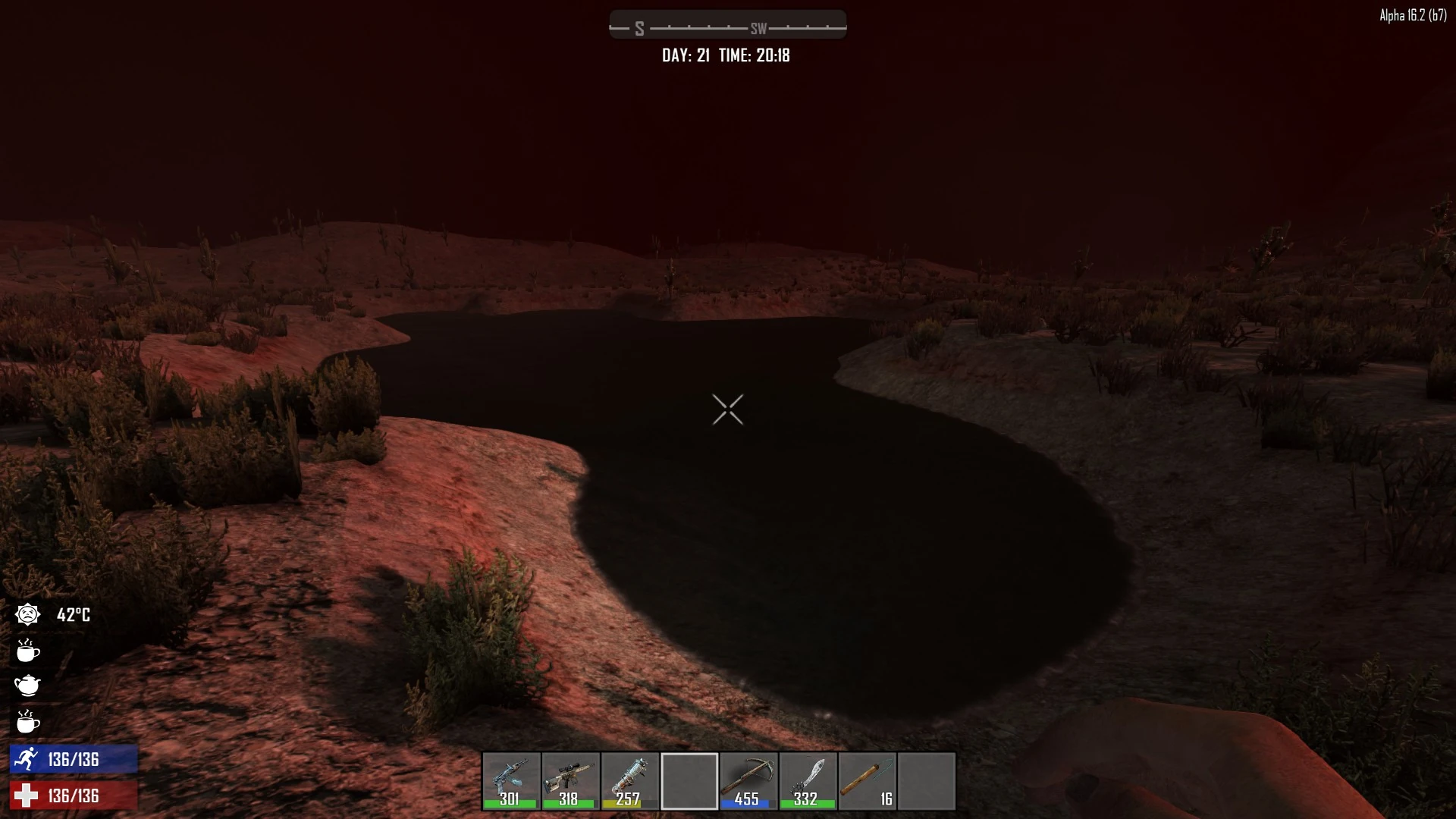Screen dimensions: 1456x819
Task: Equip the scoped sniper rifle slot
Action: pos(570,780)
